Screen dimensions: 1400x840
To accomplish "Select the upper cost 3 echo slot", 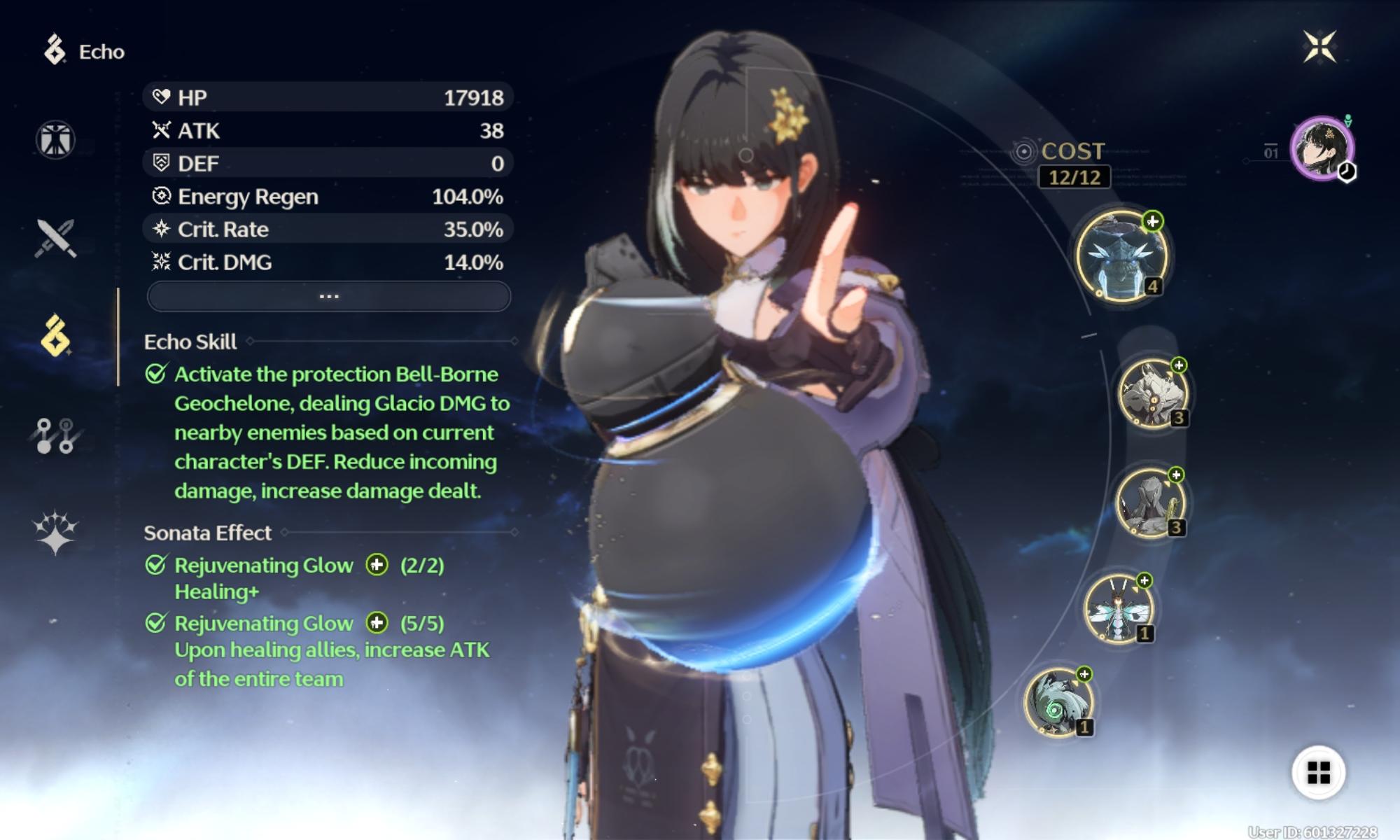I will 1151,393.
